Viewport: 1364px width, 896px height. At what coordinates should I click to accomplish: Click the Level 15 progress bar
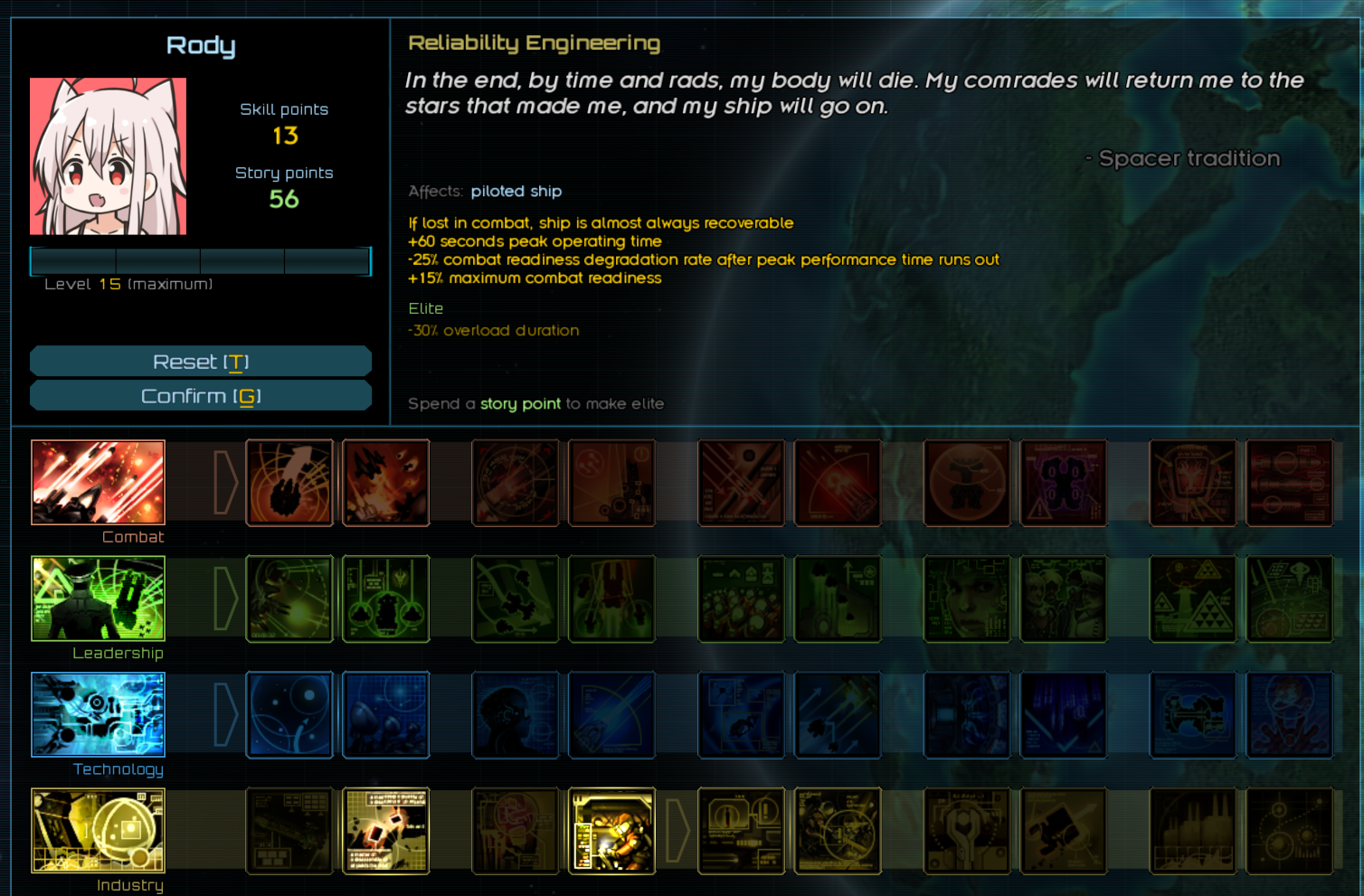(201, 261)
